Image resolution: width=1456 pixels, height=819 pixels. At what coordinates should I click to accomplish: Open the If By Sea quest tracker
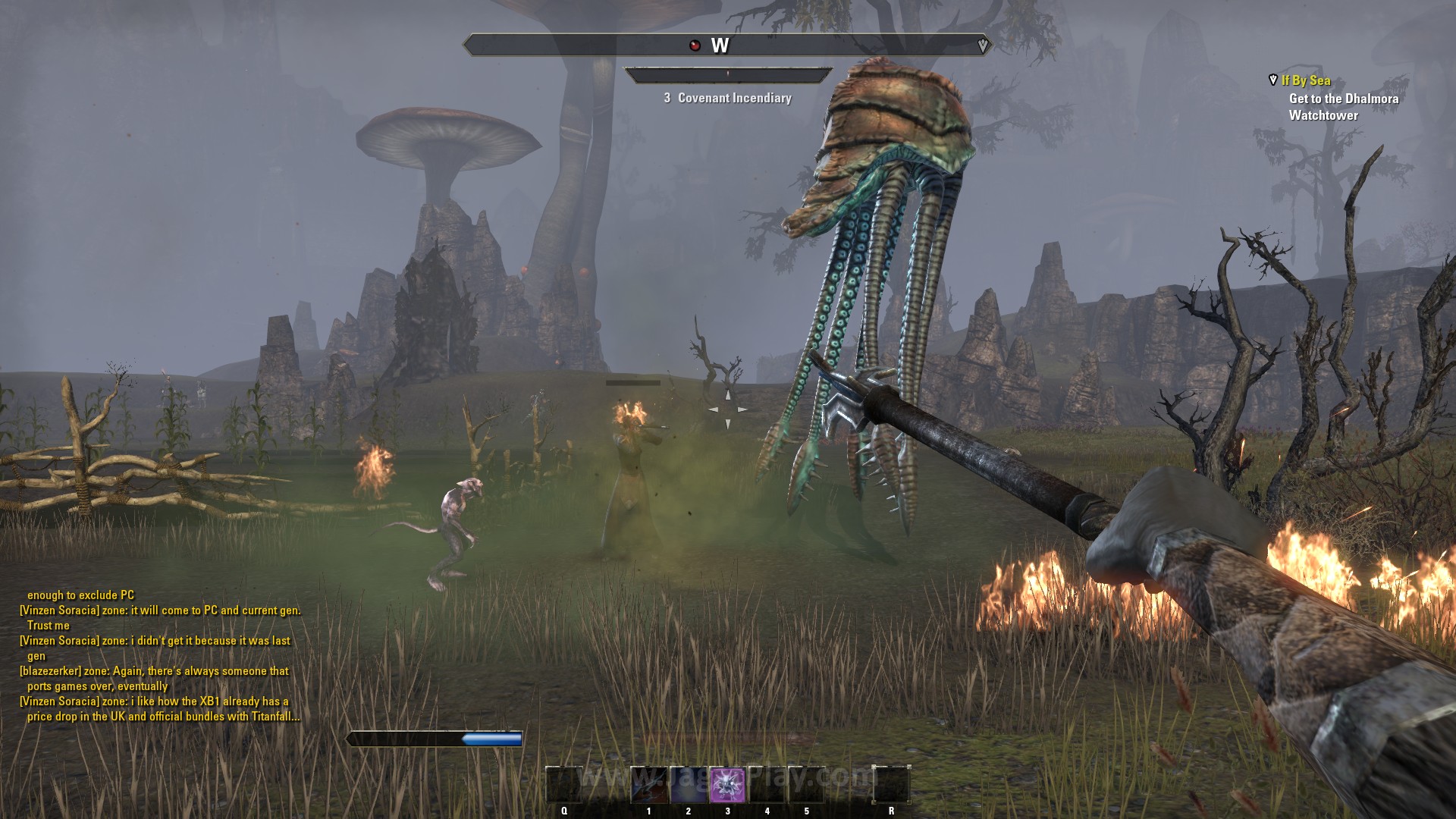click(1305, 80)
